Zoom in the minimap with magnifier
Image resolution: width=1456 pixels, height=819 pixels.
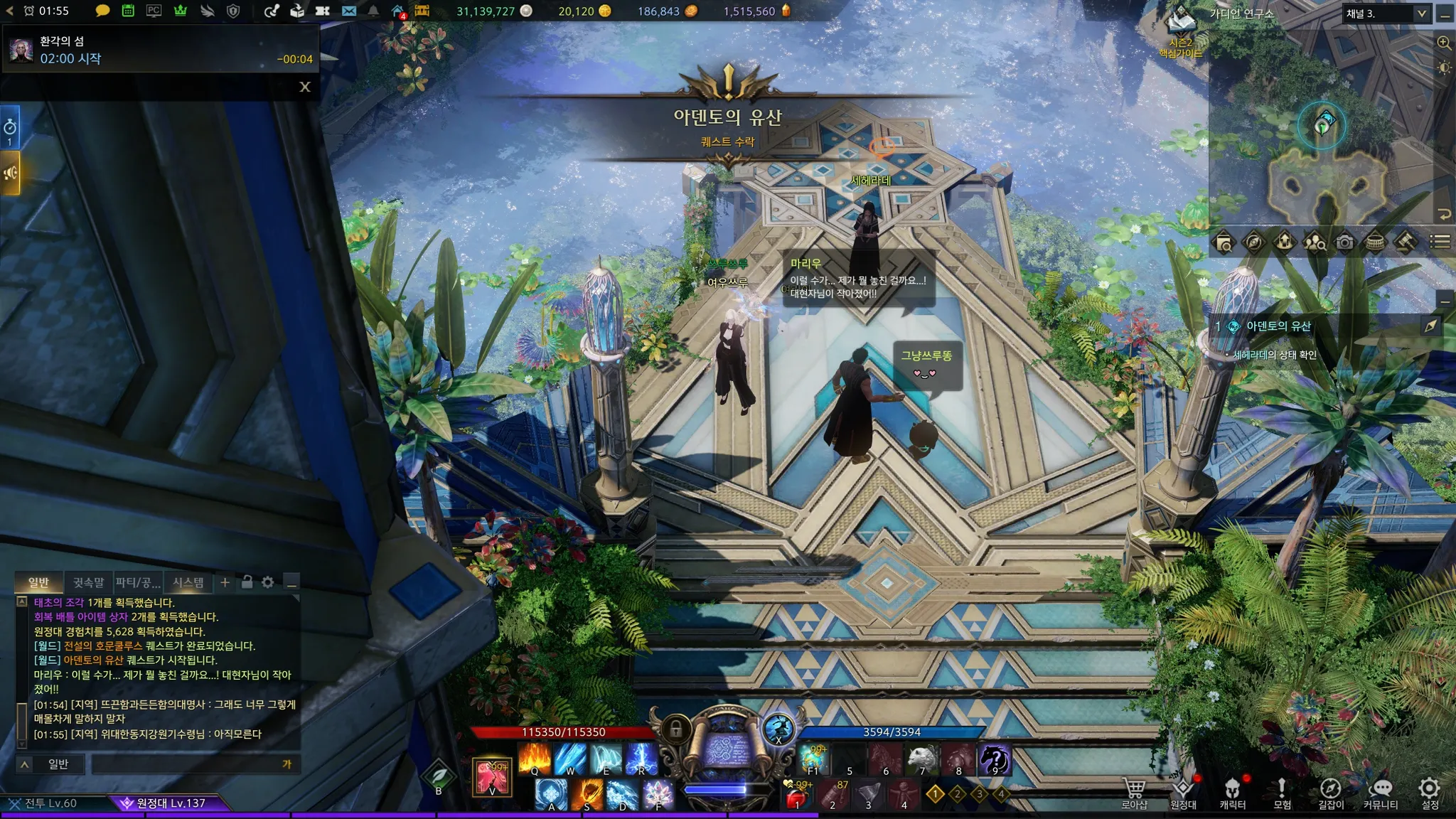coord(1444,43)
